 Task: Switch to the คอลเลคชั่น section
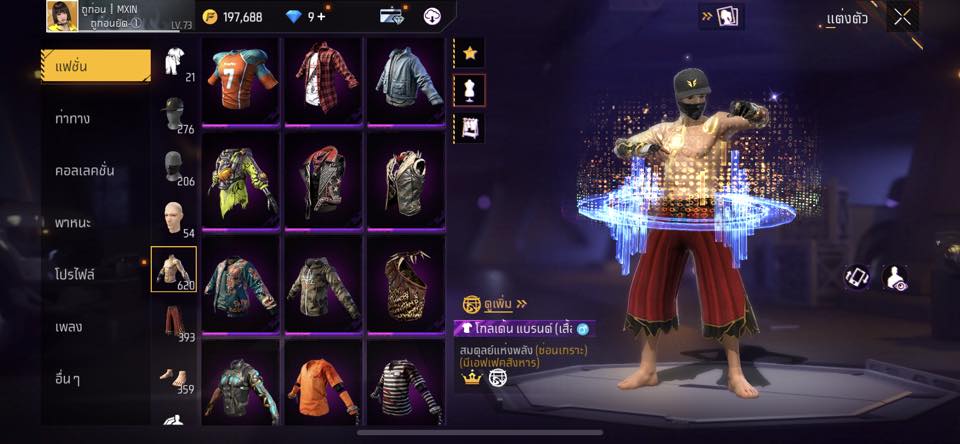click(85, 170)
